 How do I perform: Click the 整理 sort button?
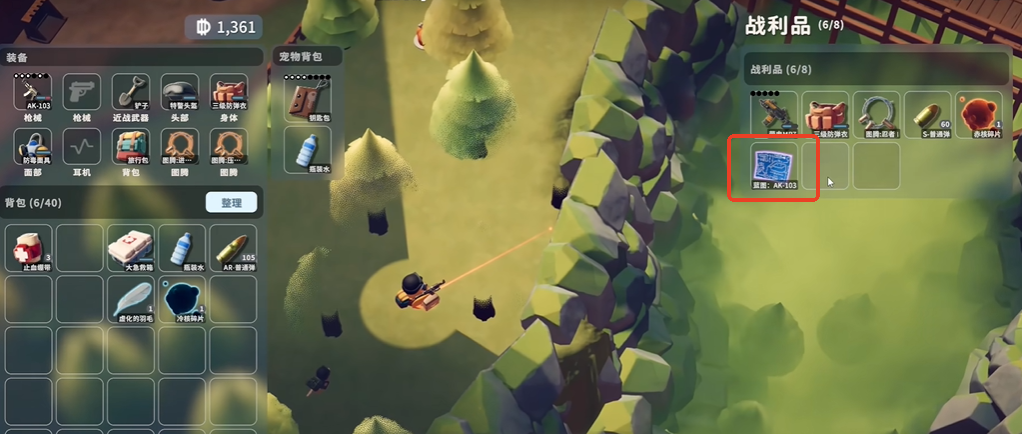(x=231, y=202)
